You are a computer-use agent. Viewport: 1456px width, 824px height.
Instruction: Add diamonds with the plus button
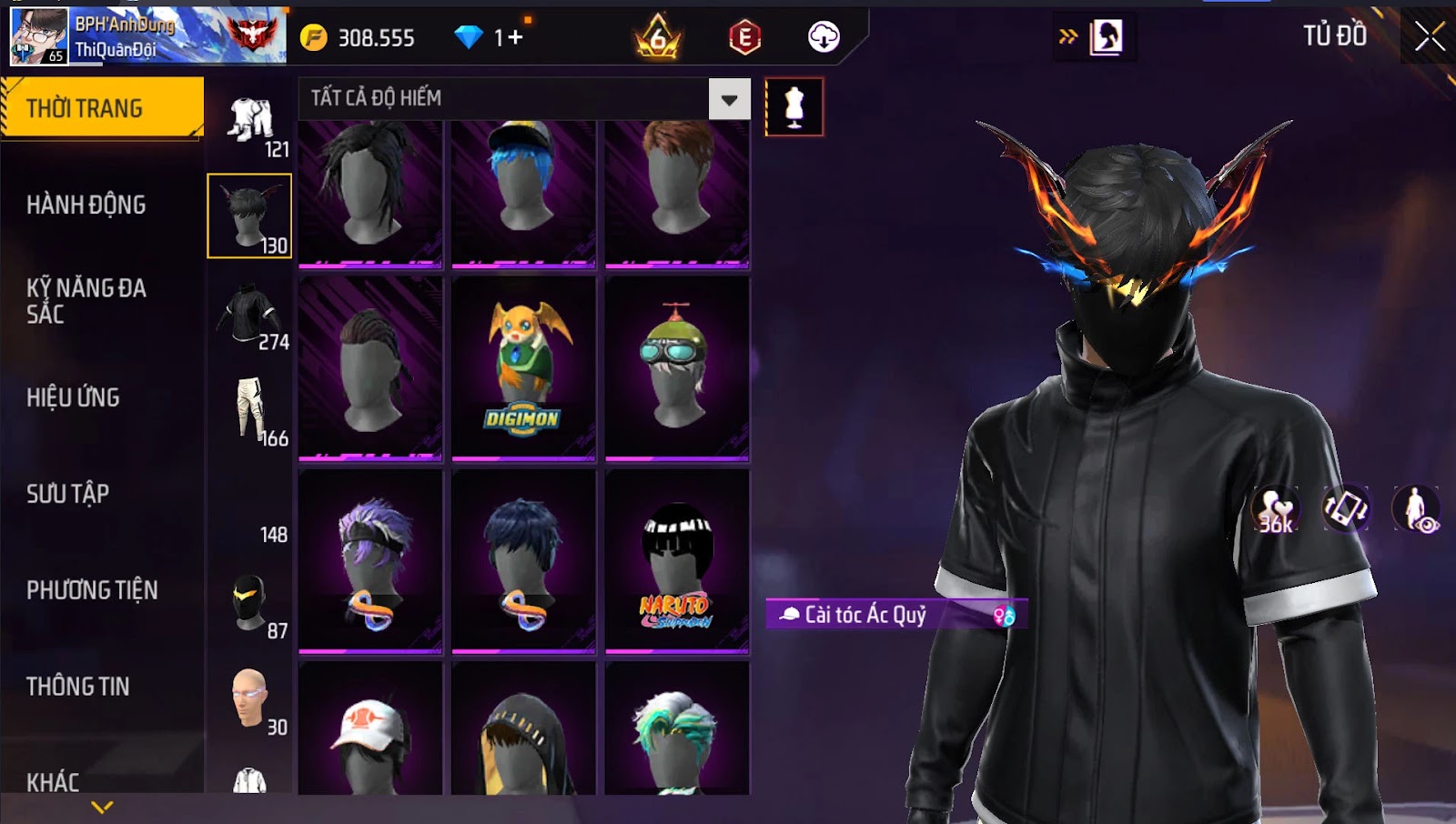click(x=516, y=37)
